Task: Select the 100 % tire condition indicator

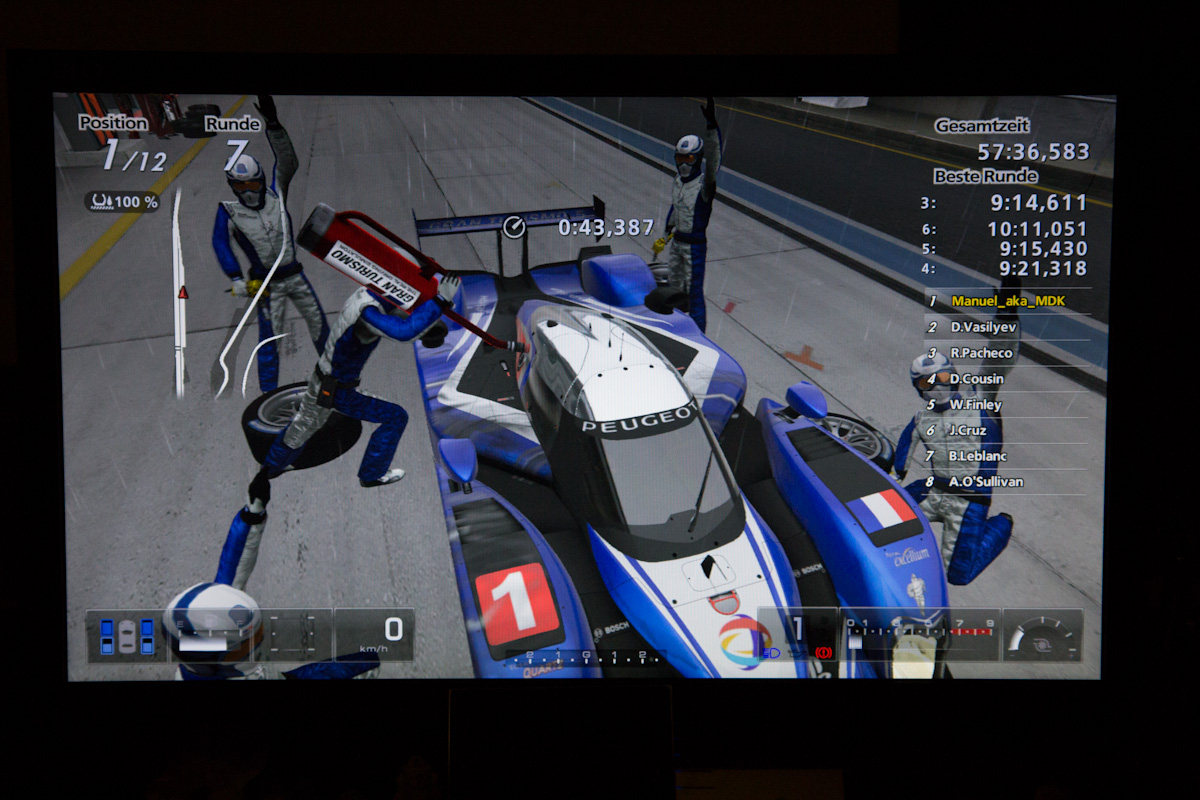Action: click(122, 202)
